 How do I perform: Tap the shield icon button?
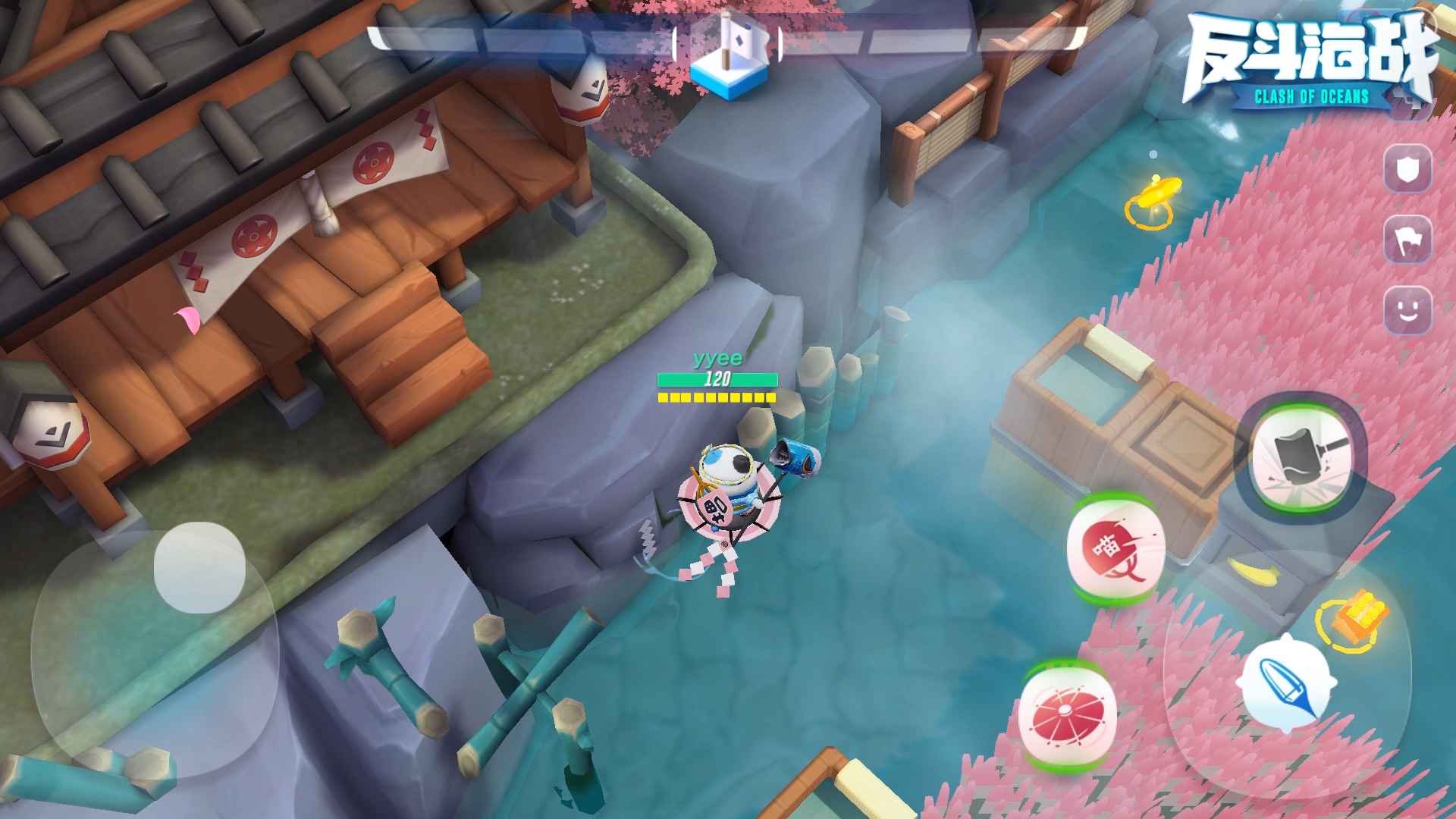point(1407,170)
